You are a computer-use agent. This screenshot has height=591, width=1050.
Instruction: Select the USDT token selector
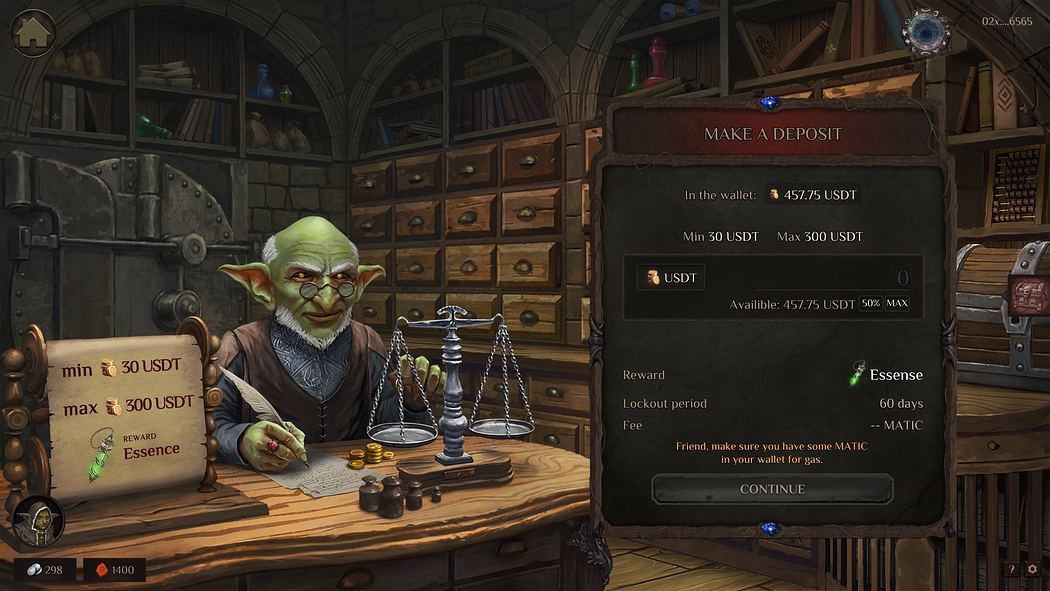(x=671, y=277)
